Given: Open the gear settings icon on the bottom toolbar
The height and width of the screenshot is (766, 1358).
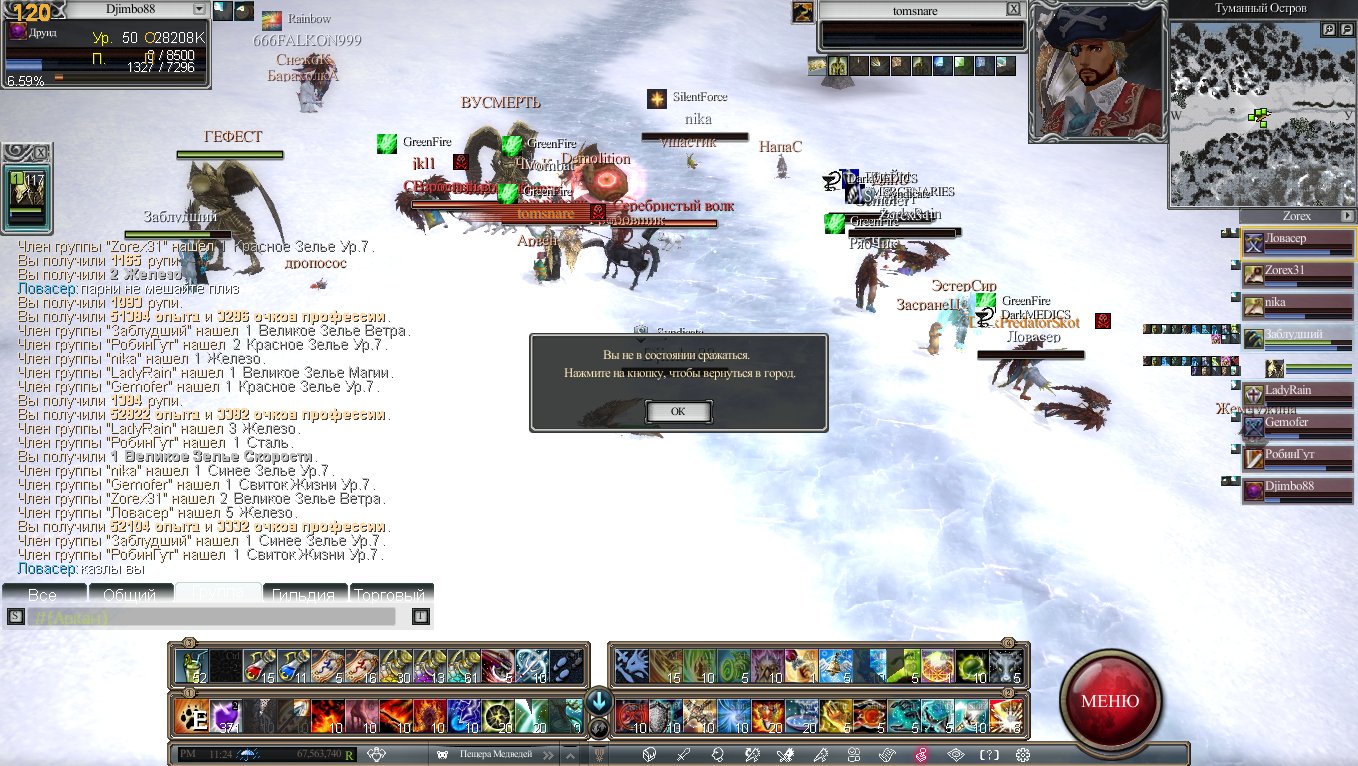Looking at the screenshot, I should [x=1023, y=755].
